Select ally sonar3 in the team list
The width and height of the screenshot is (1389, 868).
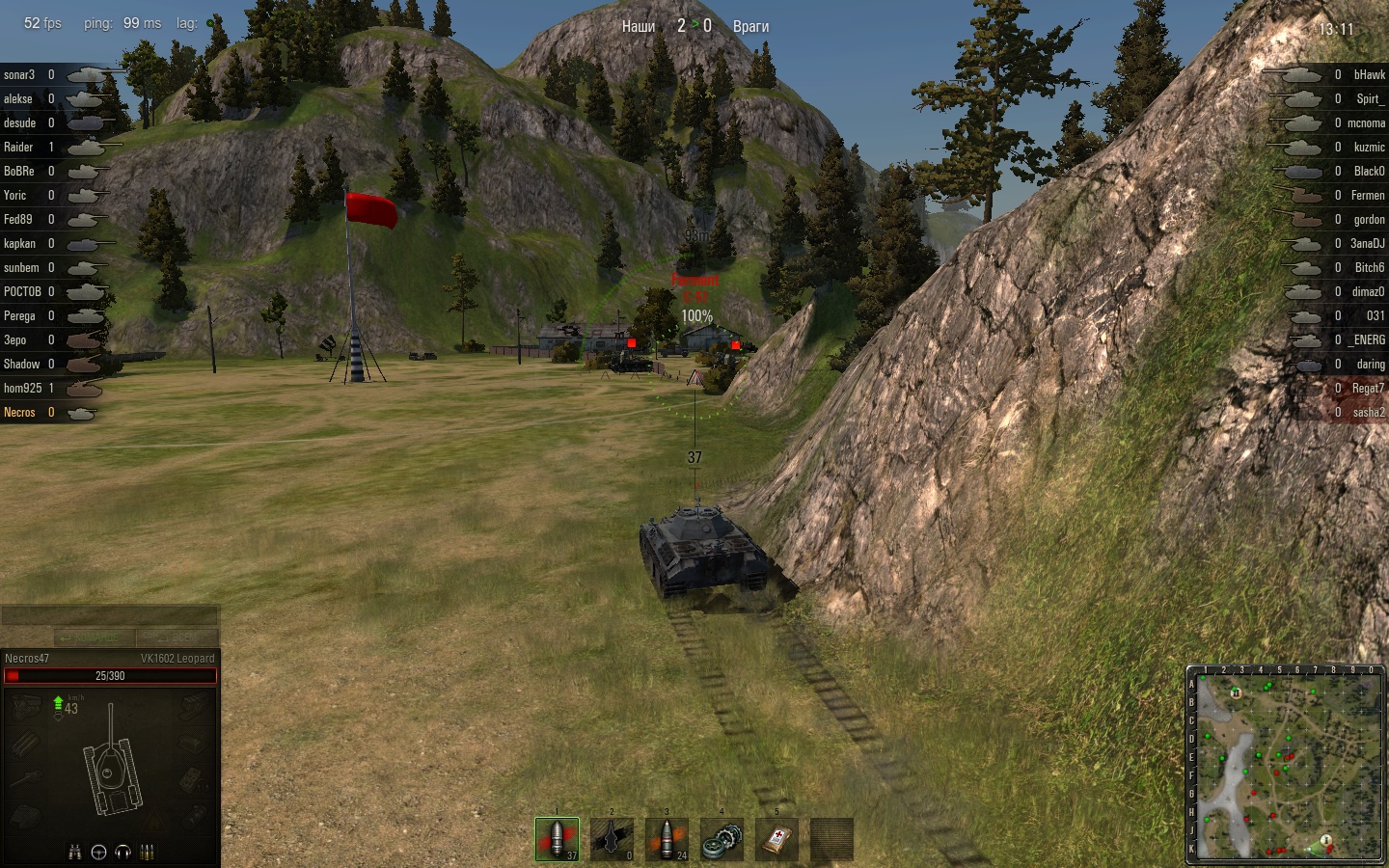point(19,74)
